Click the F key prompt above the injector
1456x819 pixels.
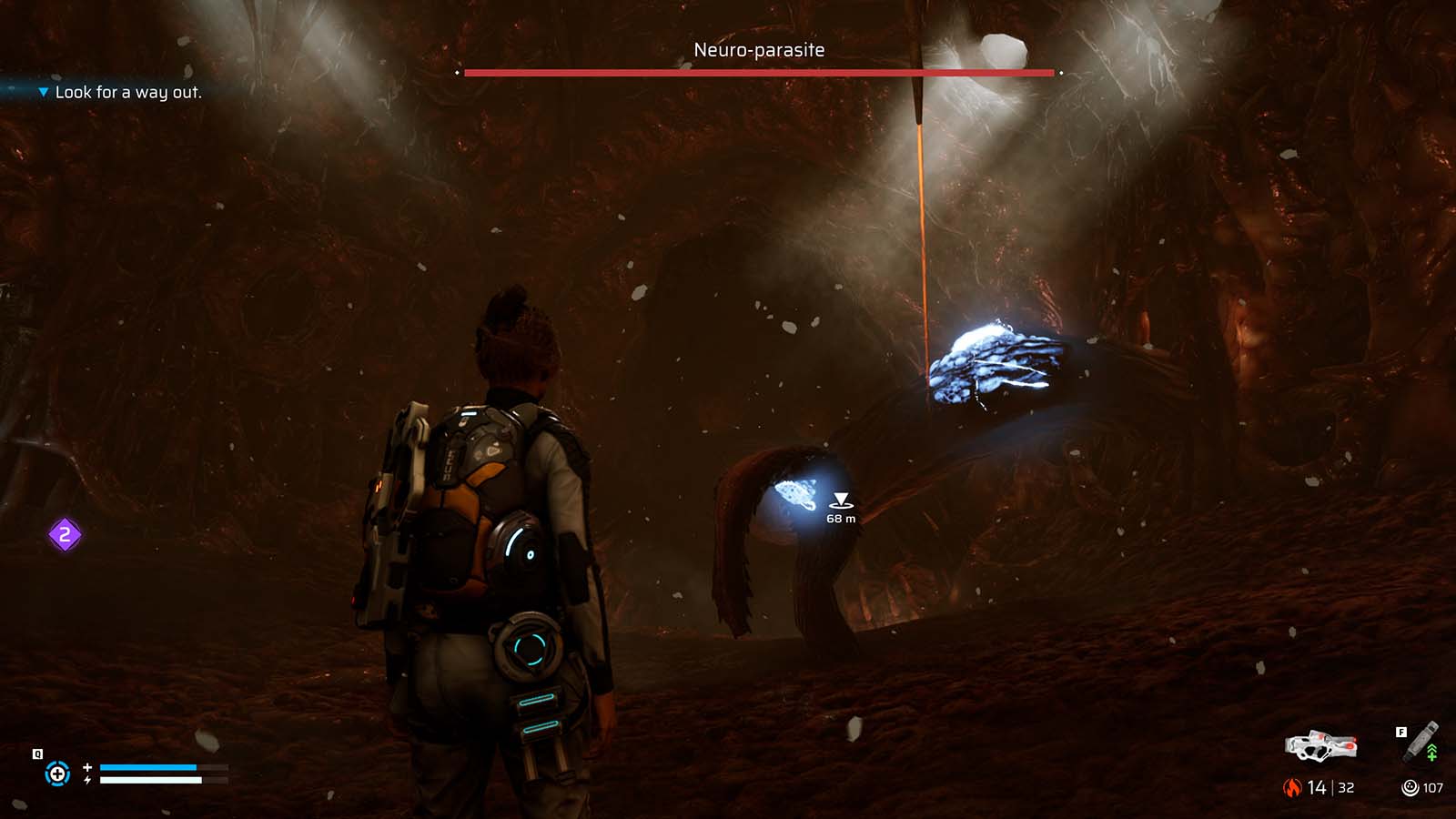pos(1401,733)
